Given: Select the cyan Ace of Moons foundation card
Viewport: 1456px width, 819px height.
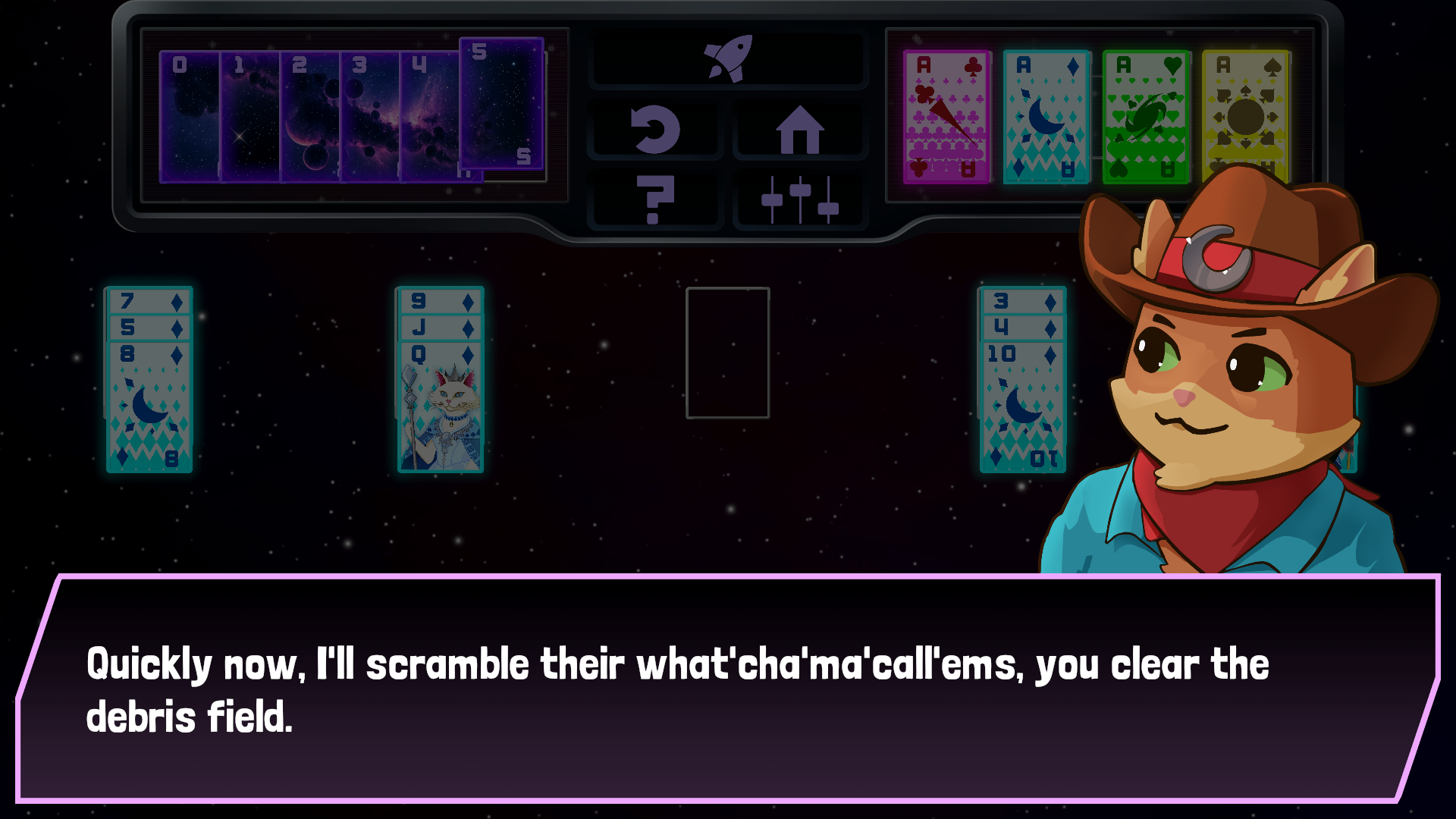Looking at the screenshot, I should pos(1045,114).
